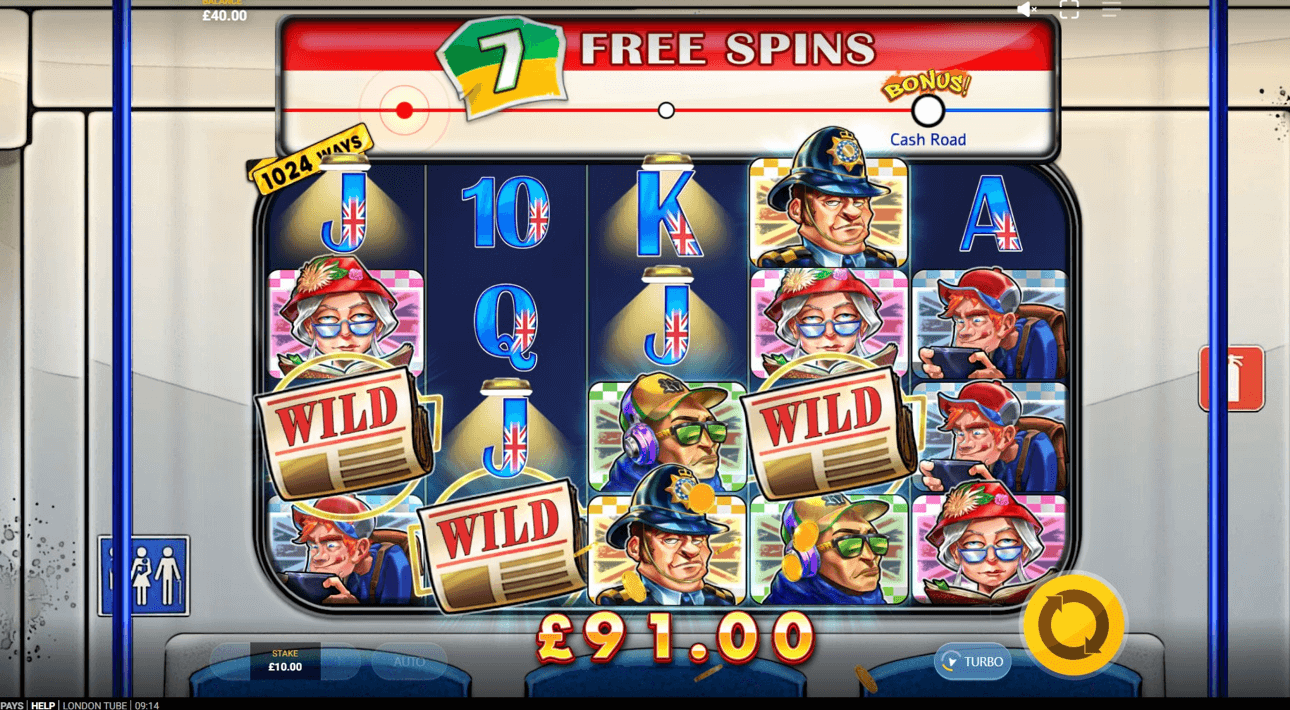Open the Help page

point(42,705)
